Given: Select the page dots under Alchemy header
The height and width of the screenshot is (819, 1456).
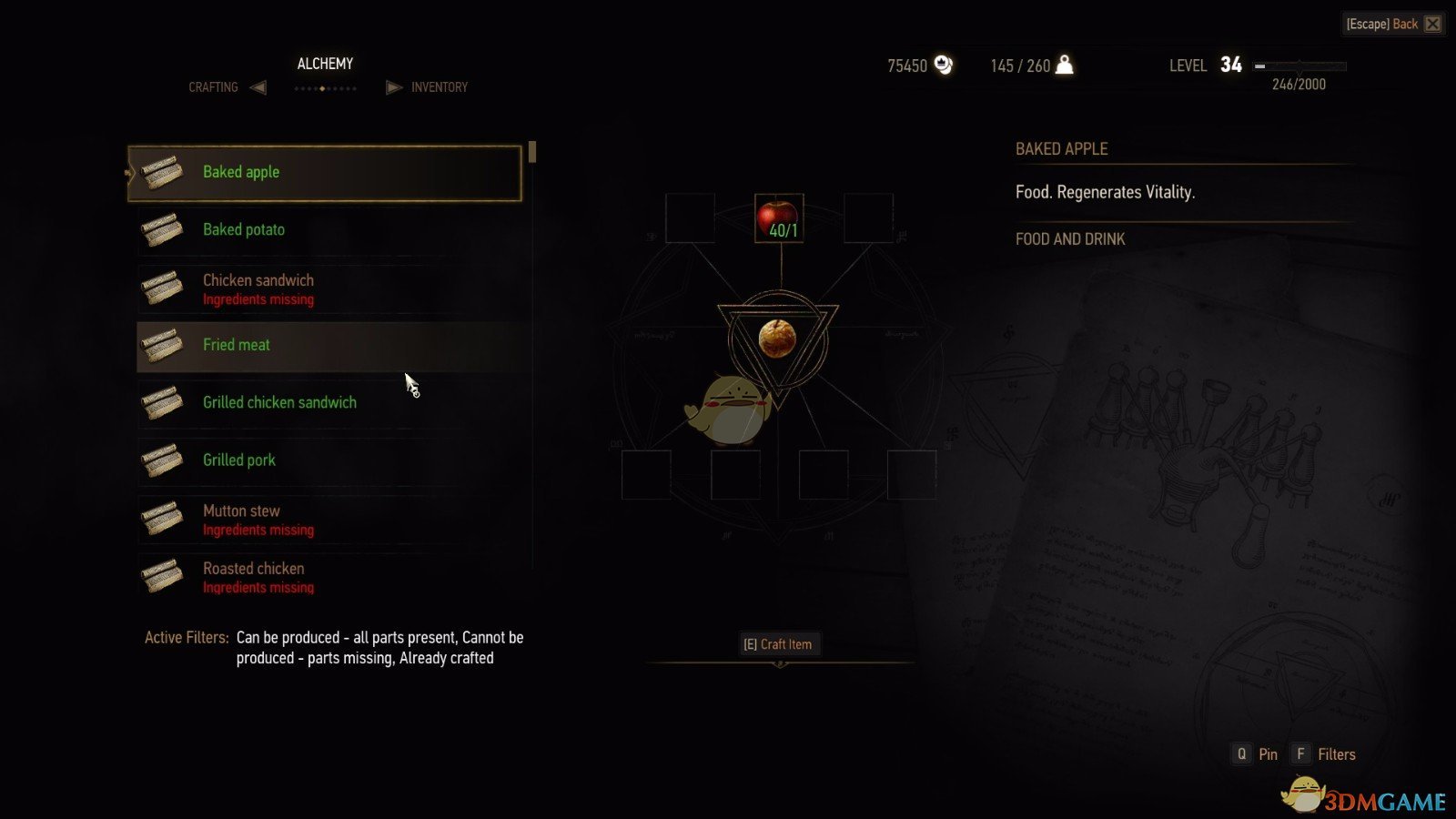Looking at the screenshot, I should [325, 87].
